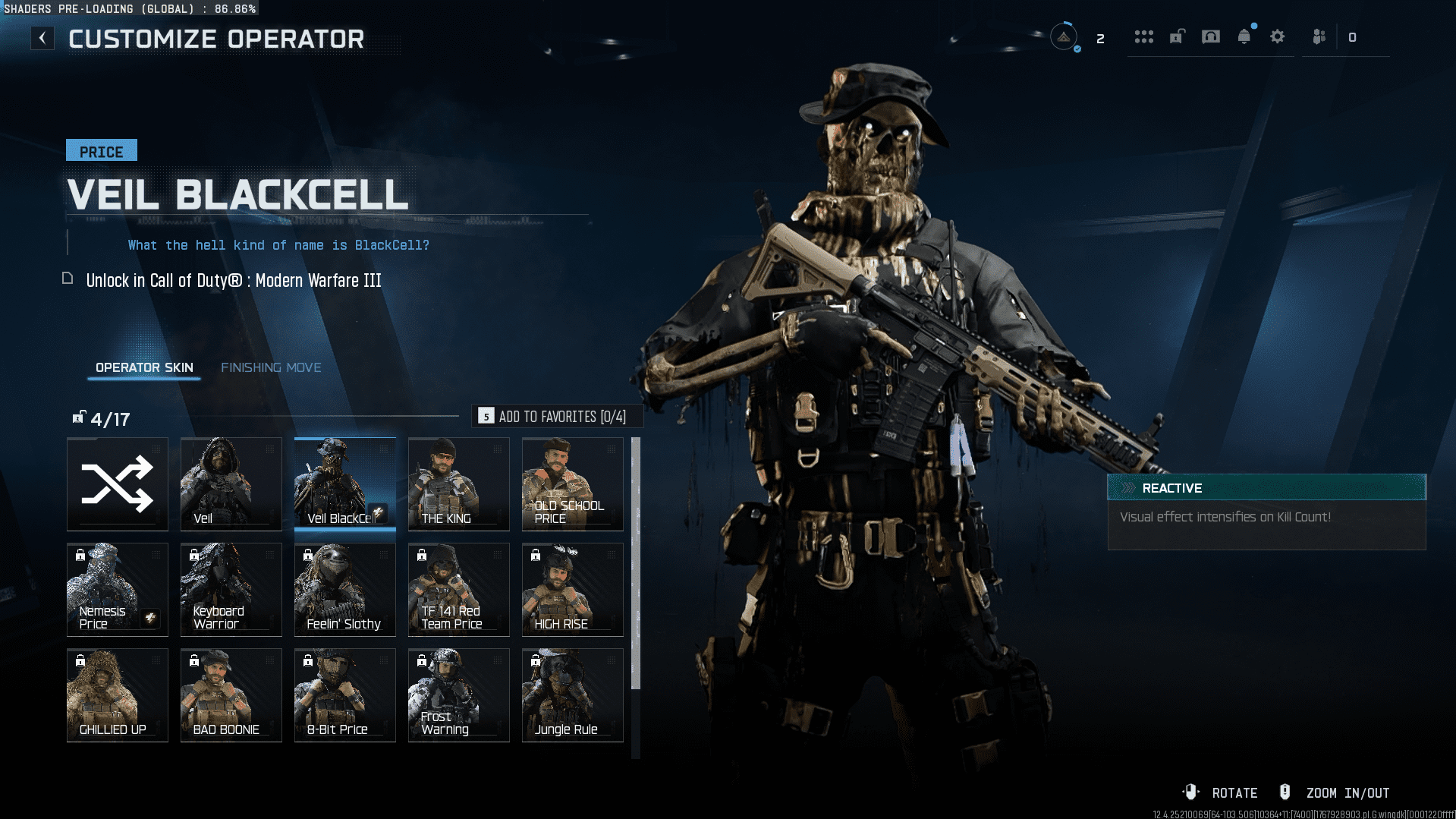
Task: Open the nine-dot grid menu
Action: [x=1144, y=36]
